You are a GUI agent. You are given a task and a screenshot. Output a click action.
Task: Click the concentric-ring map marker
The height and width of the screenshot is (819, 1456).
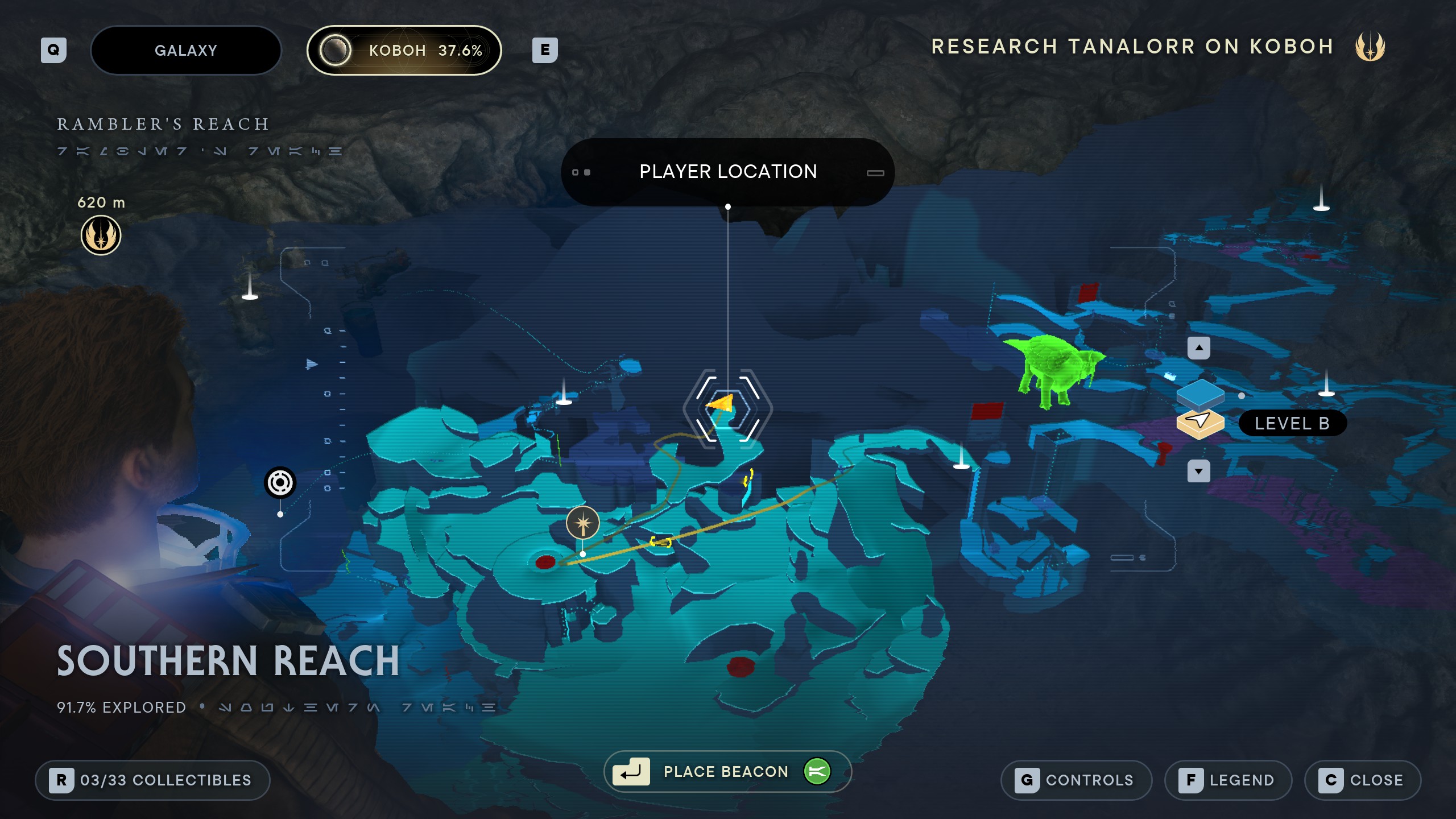[280, 483]
